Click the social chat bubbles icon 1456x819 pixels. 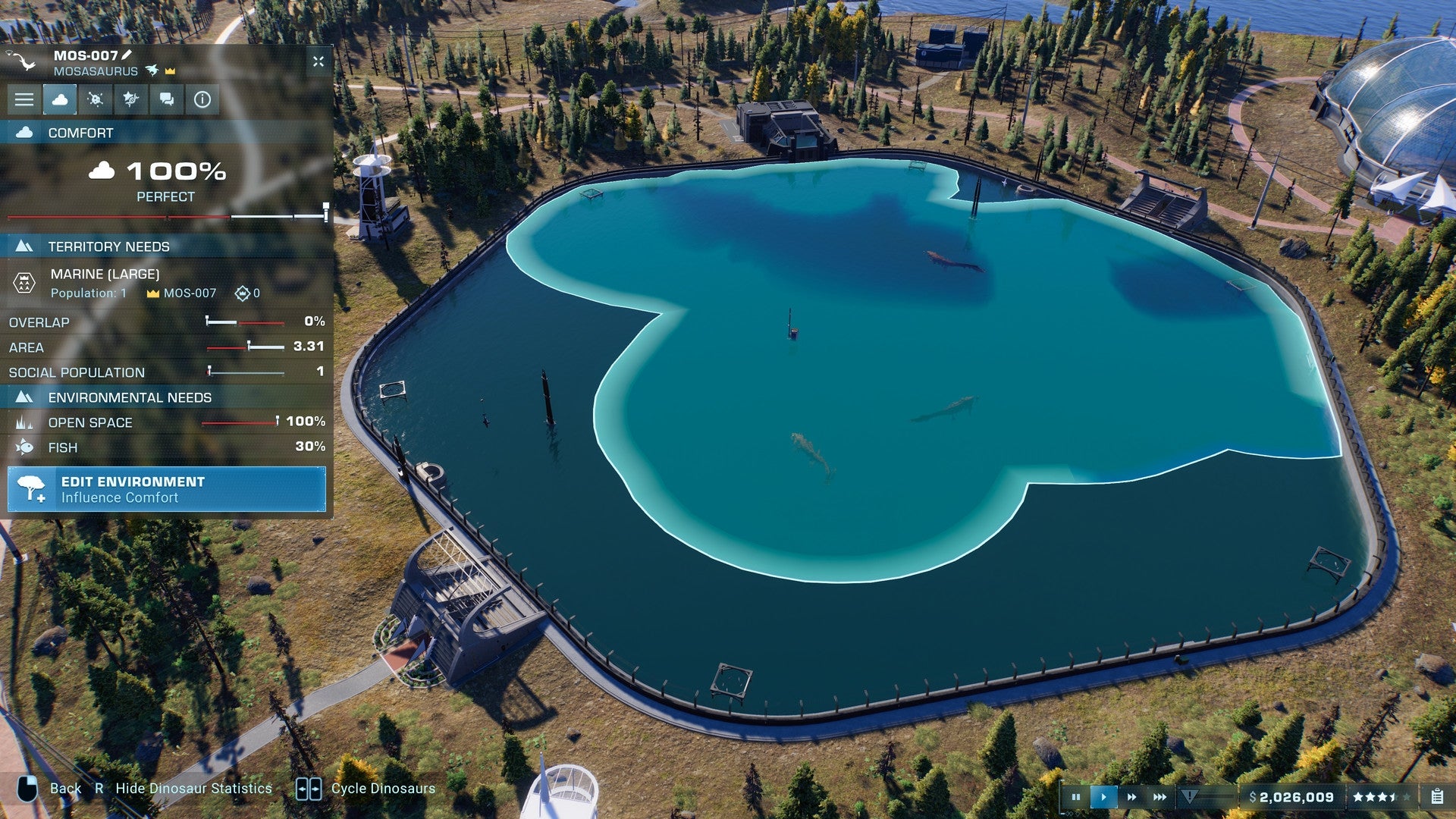[x=165, y=99]
